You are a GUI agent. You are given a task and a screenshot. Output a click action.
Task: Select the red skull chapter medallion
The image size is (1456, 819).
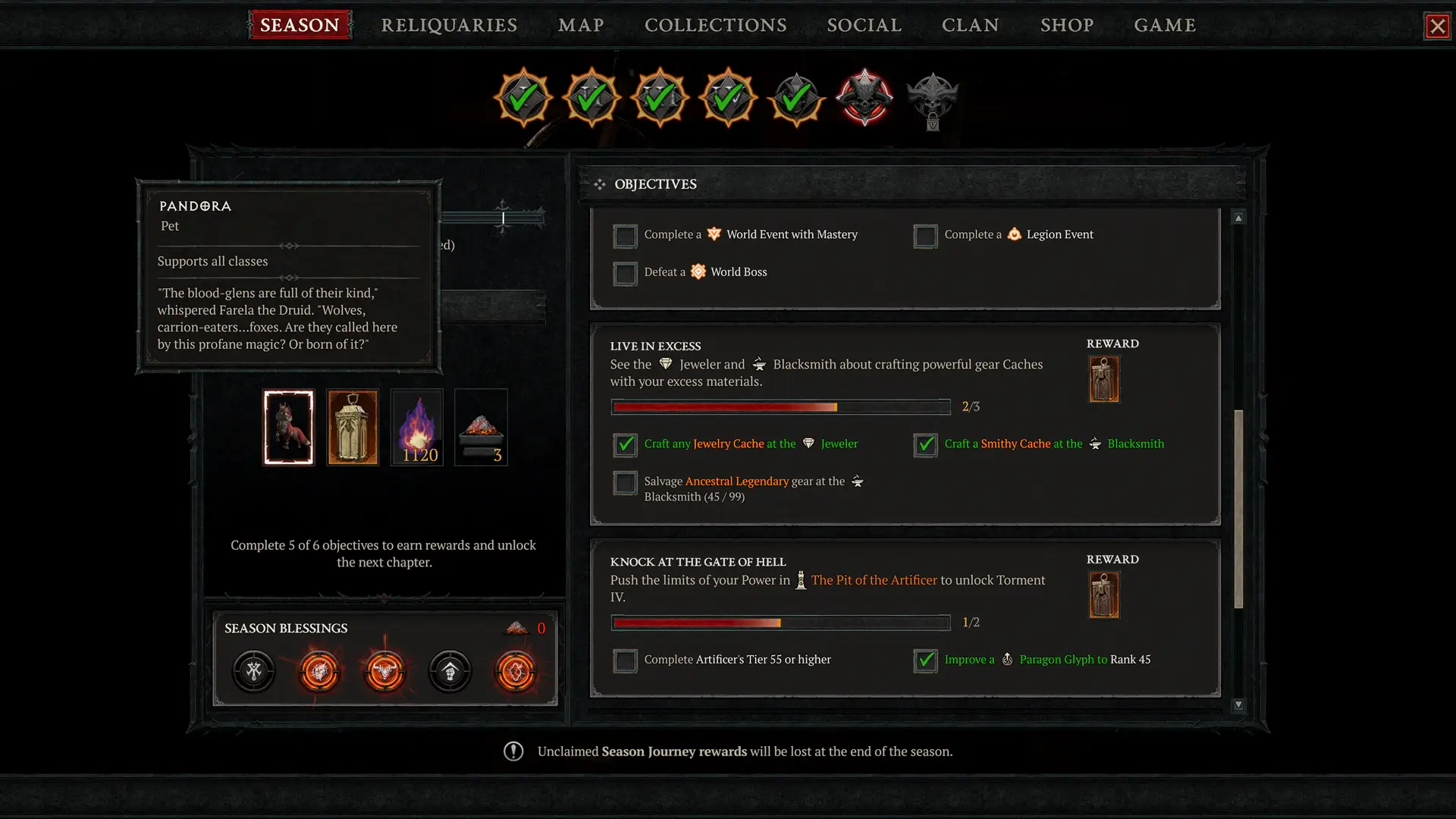pos(864,97)
